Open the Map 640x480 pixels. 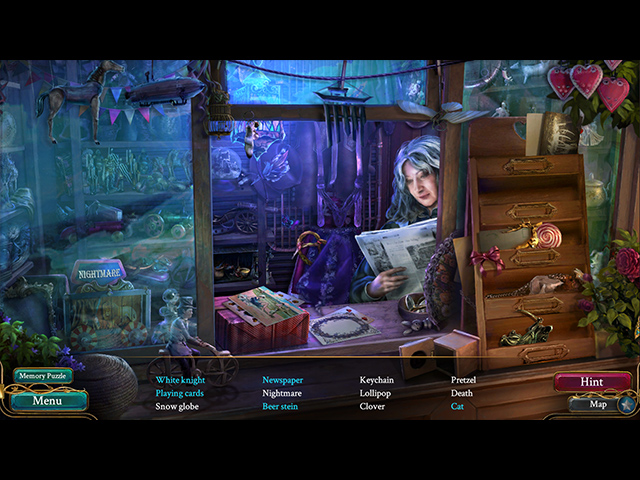(598, 405)
